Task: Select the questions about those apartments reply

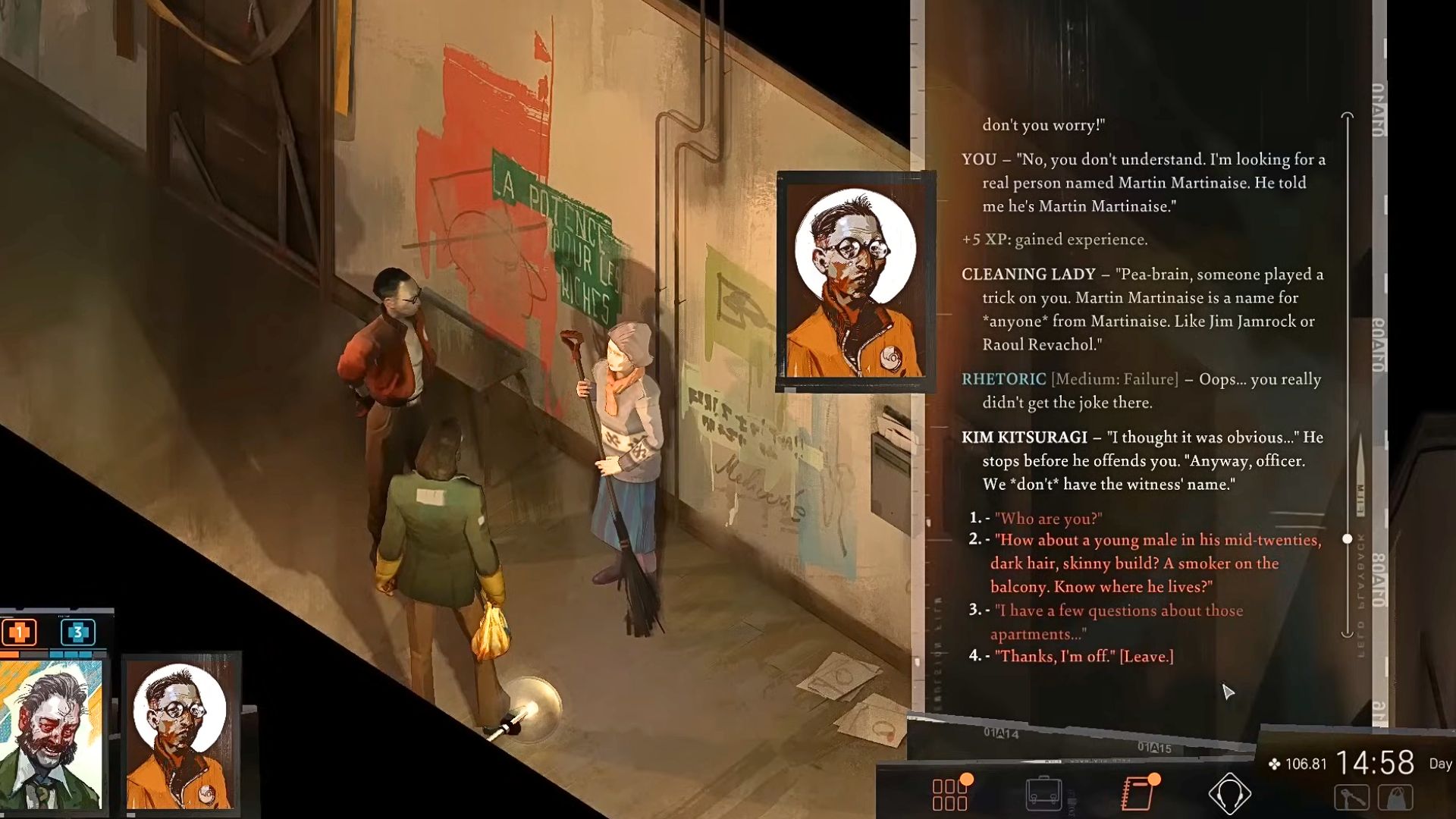Action: [1118, 622]
